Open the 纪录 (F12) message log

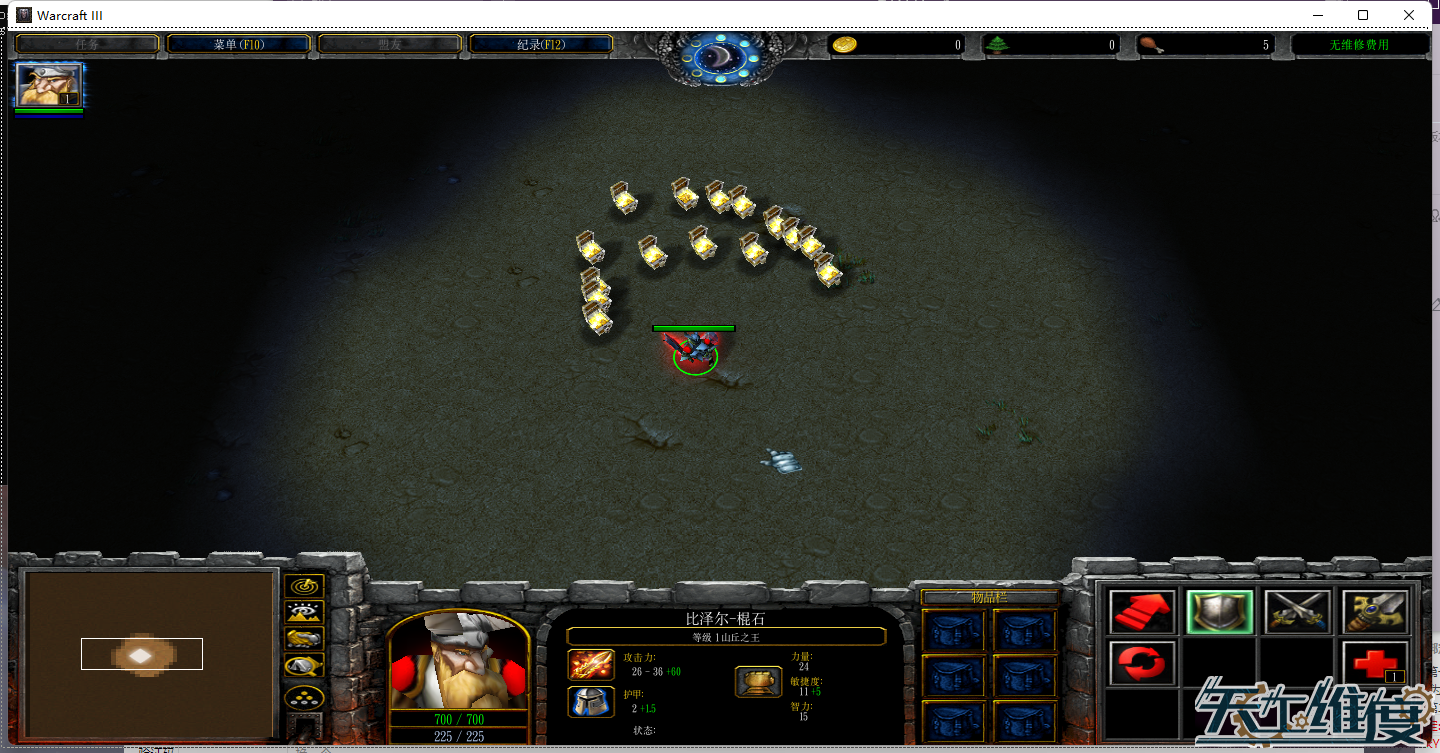click(x=541, y=44)
